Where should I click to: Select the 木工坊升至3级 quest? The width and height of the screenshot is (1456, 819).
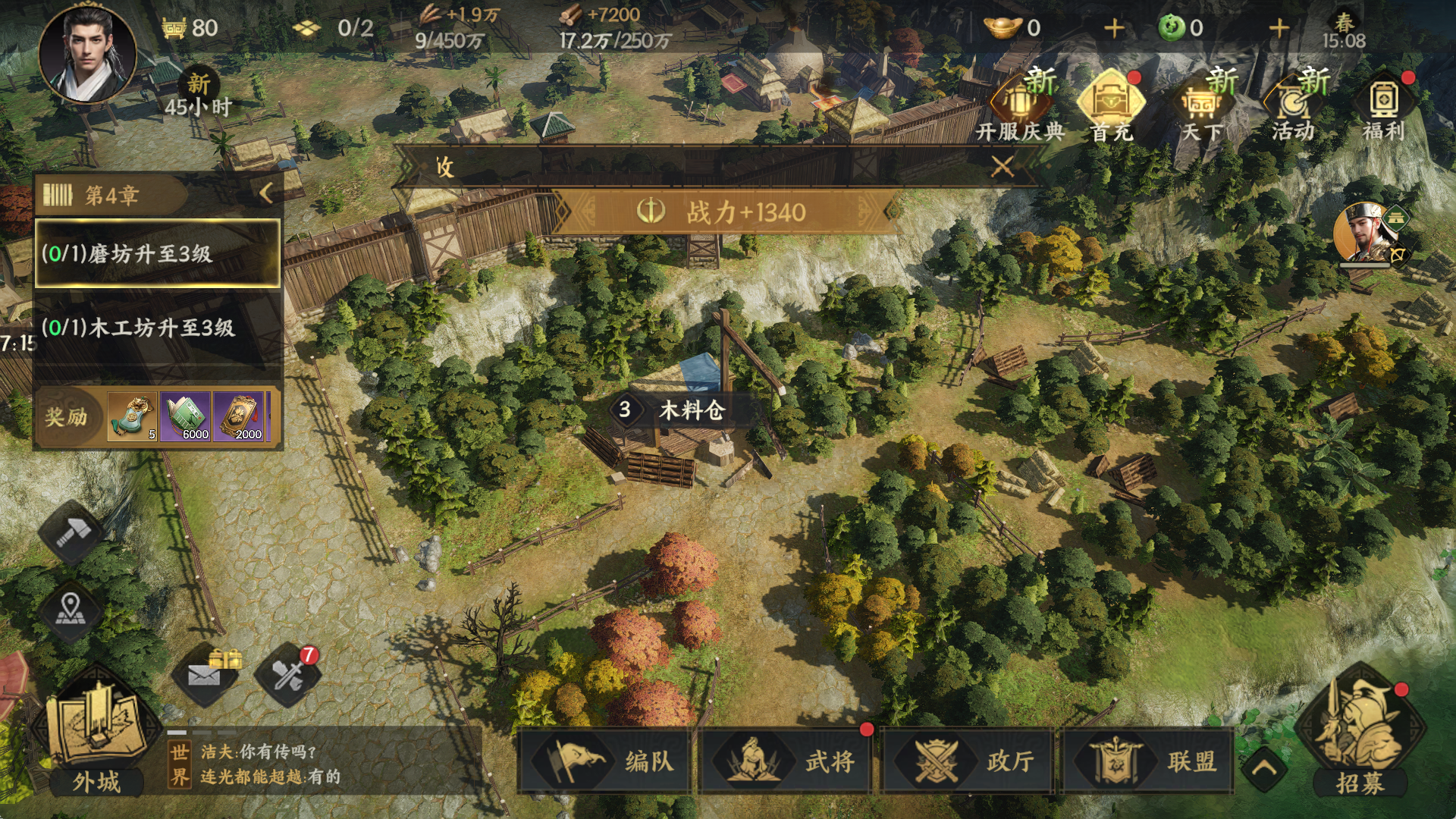coord(158,328)
